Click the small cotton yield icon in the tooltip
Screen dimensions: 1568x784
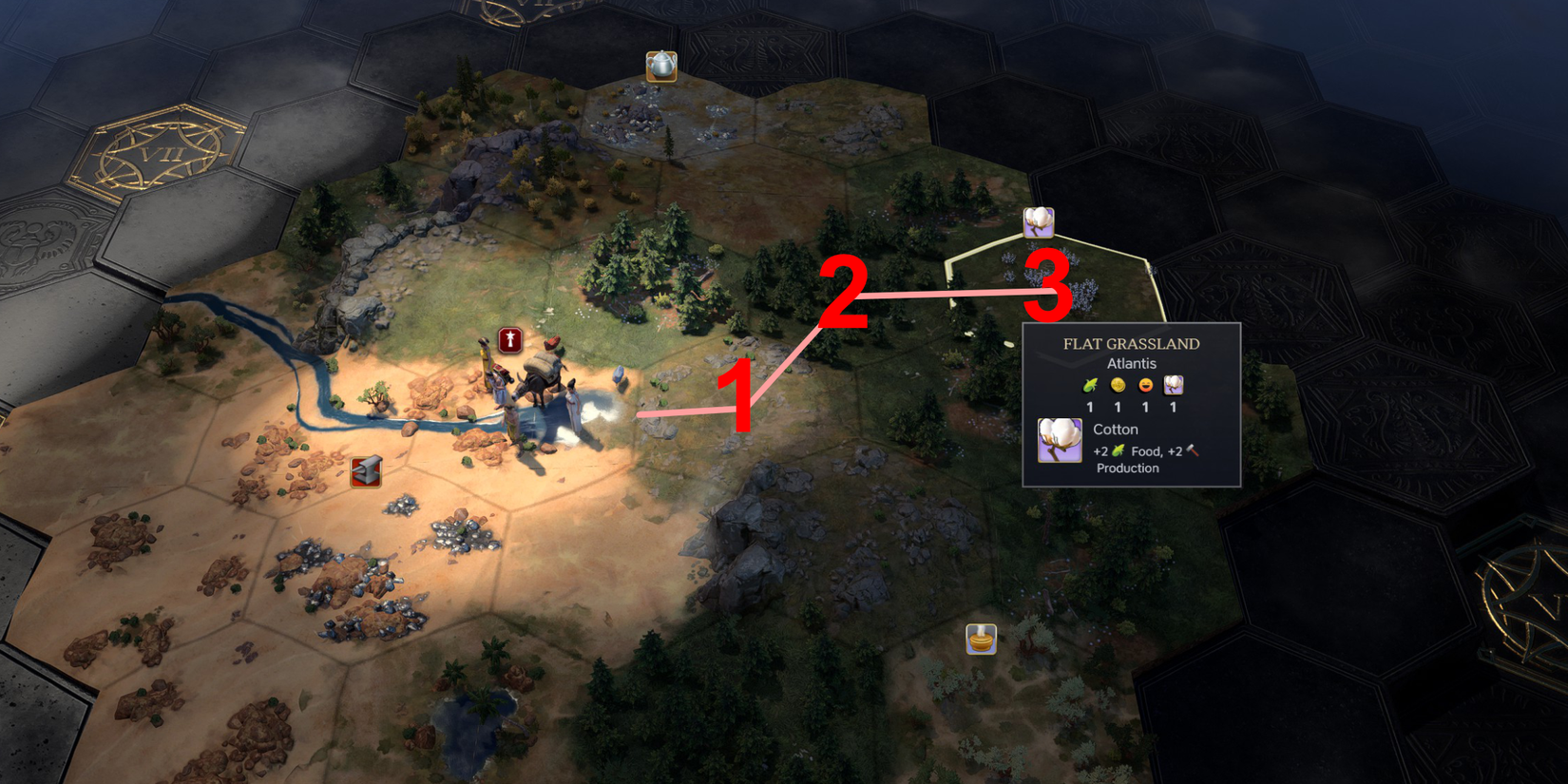(1174, 385)
